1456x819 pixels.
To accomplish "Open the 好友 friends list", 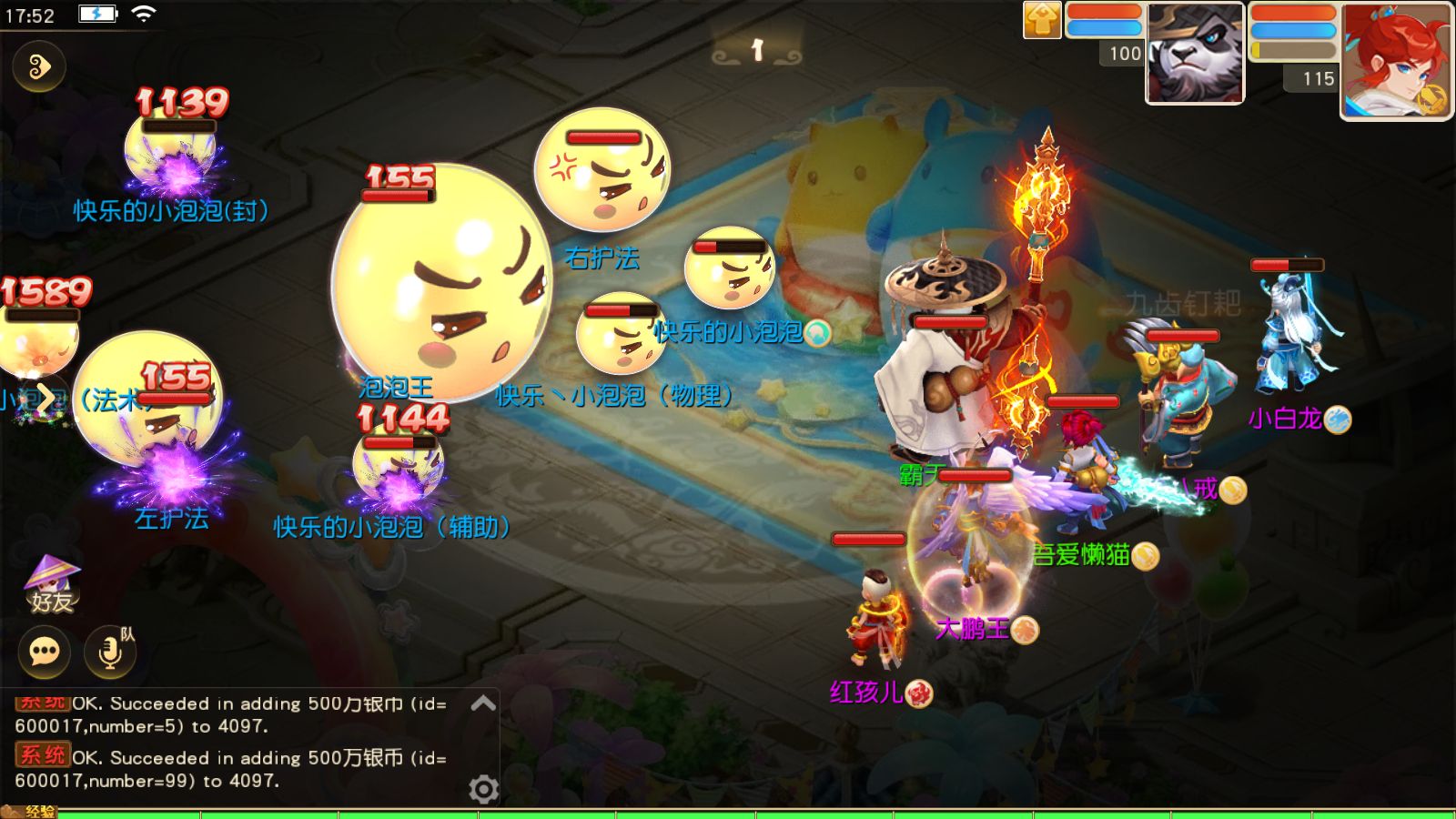I will click(51, 585).
